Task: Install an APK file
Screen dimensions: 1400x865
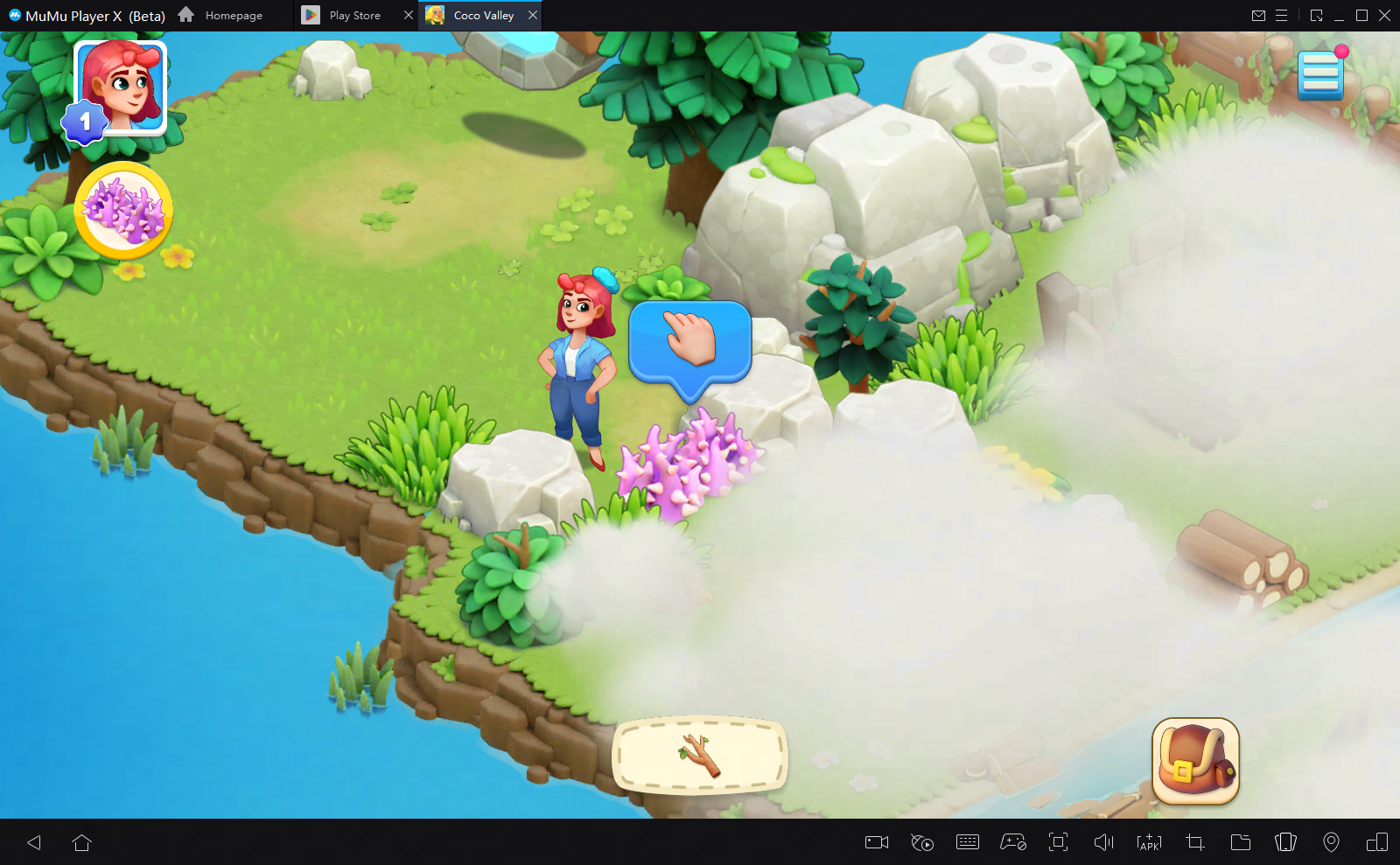Action: point(1150,842)
